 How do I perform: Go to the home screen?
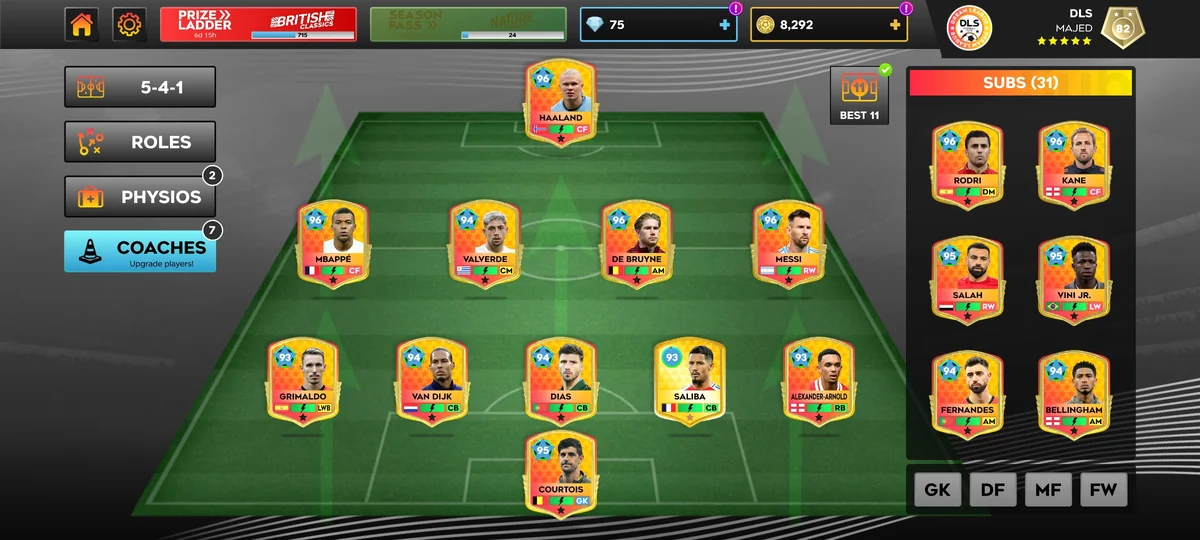click(x=82, y=25)
